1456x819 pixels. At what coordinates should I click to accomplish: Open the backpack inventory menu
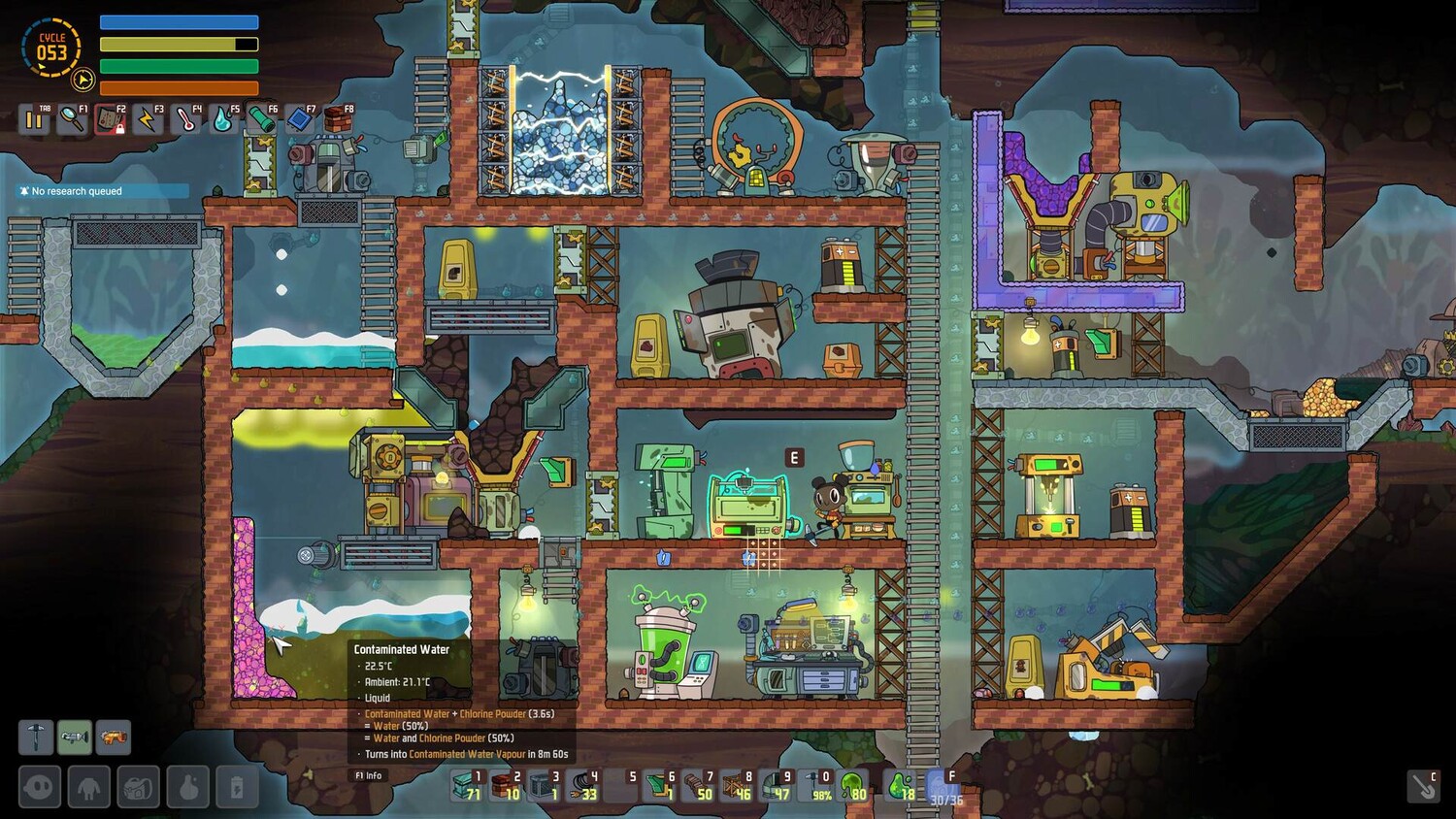(x=139, y=786)
